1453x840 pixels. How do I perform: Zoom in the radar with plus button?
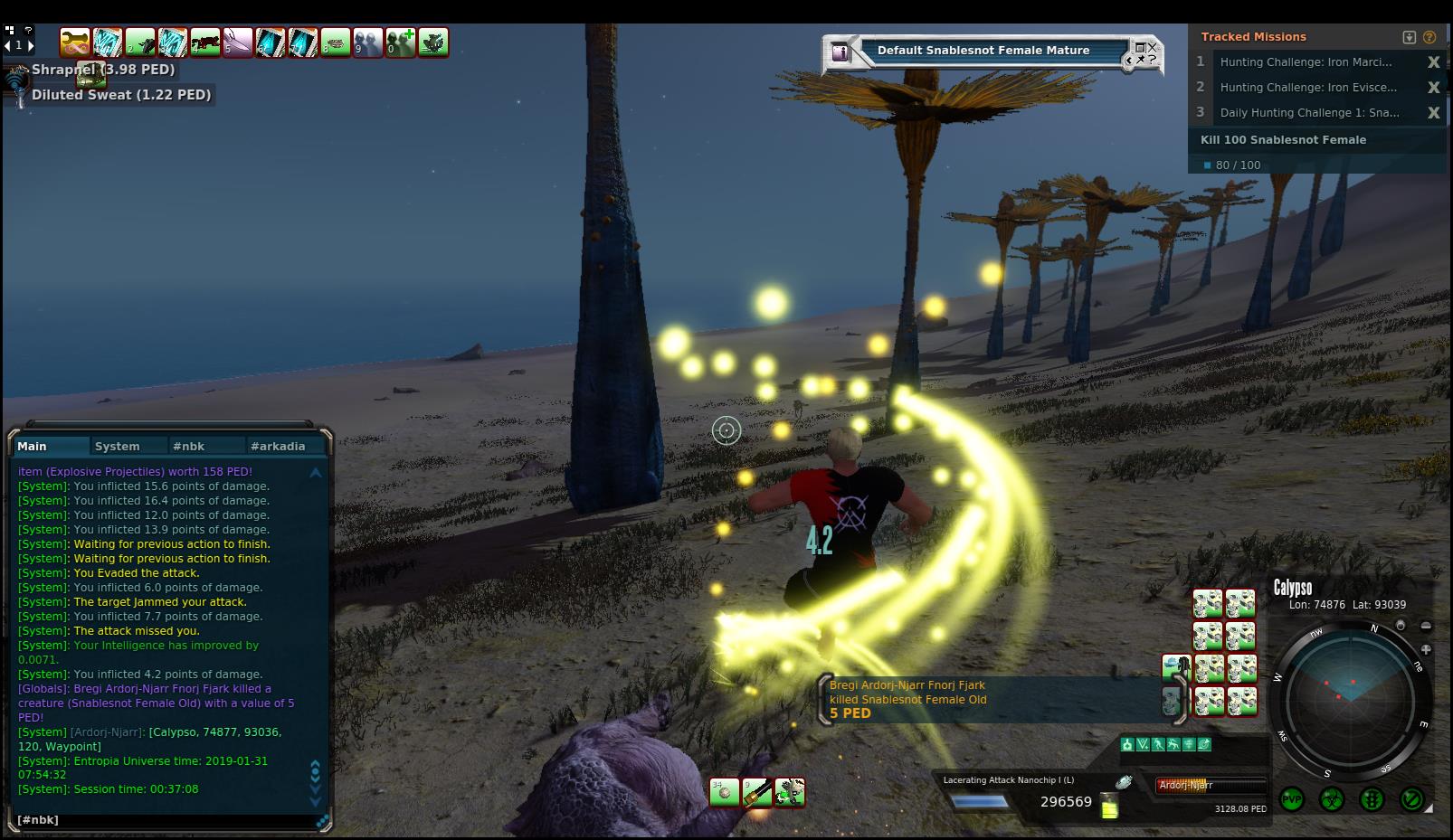[x=1426, y=649]
